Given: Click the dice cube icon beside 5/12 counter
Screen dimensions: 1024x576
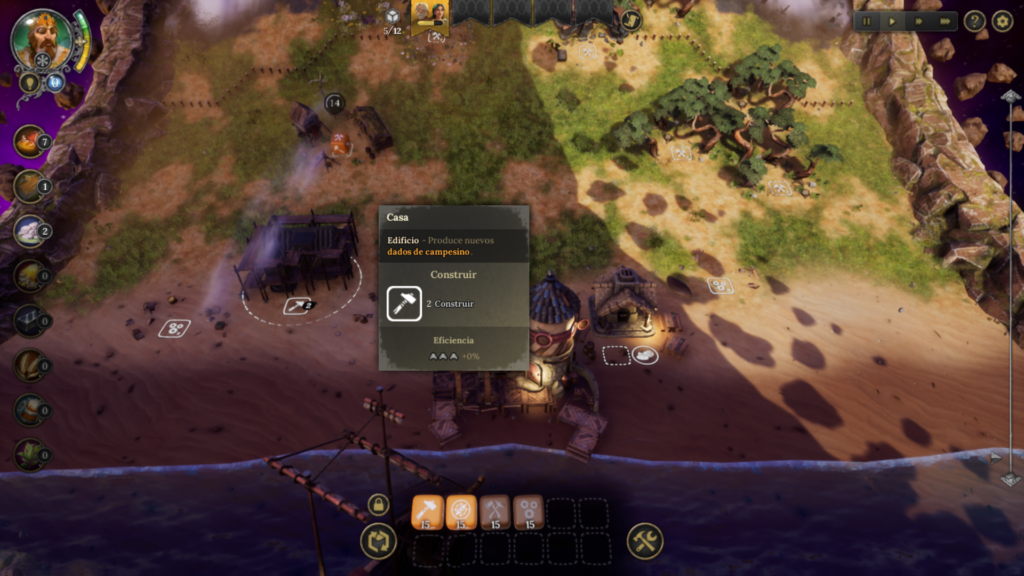Looking at the screenshot, I should coord(393,15).
